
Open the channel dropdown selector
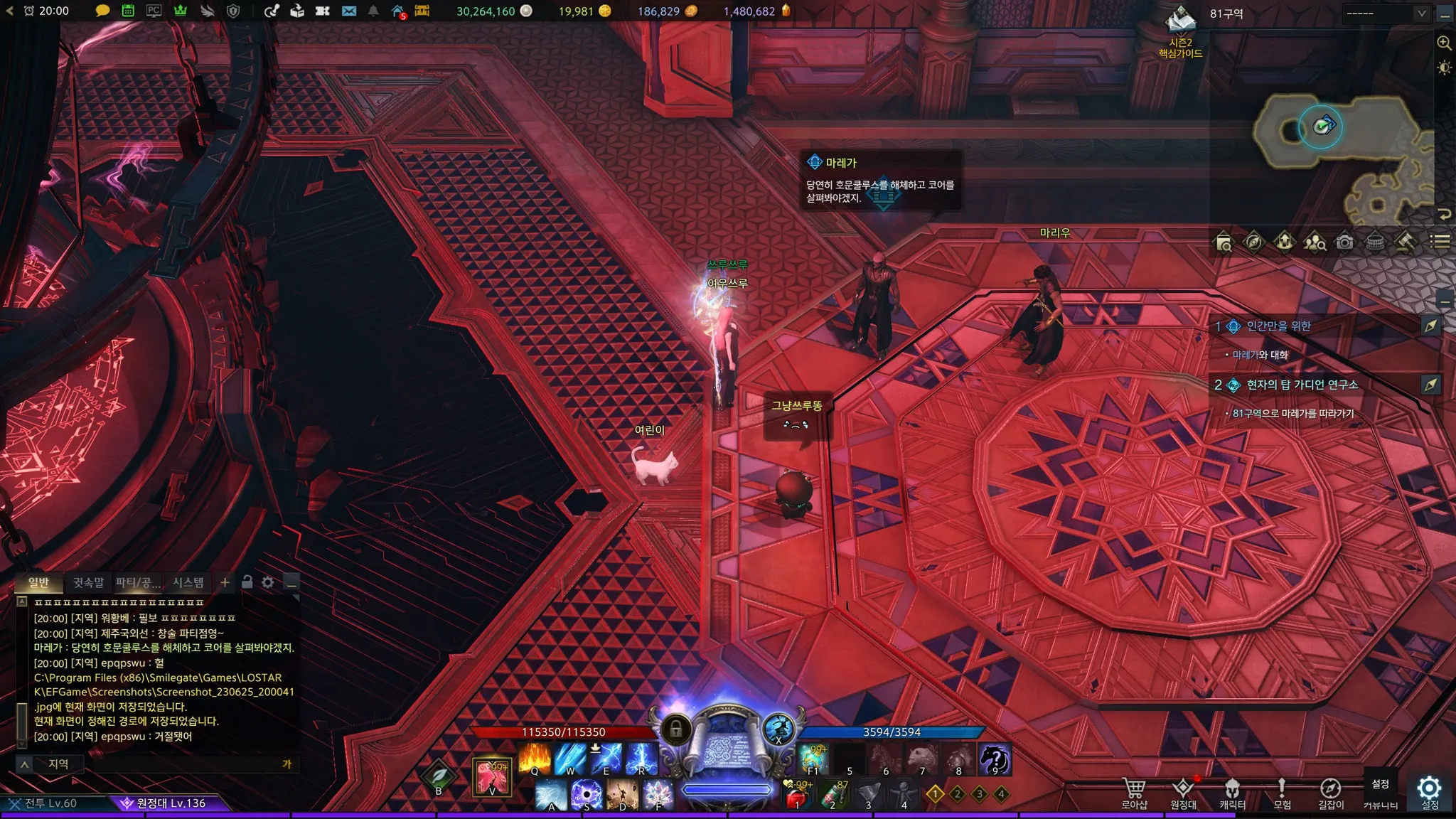coord(1386,13)
